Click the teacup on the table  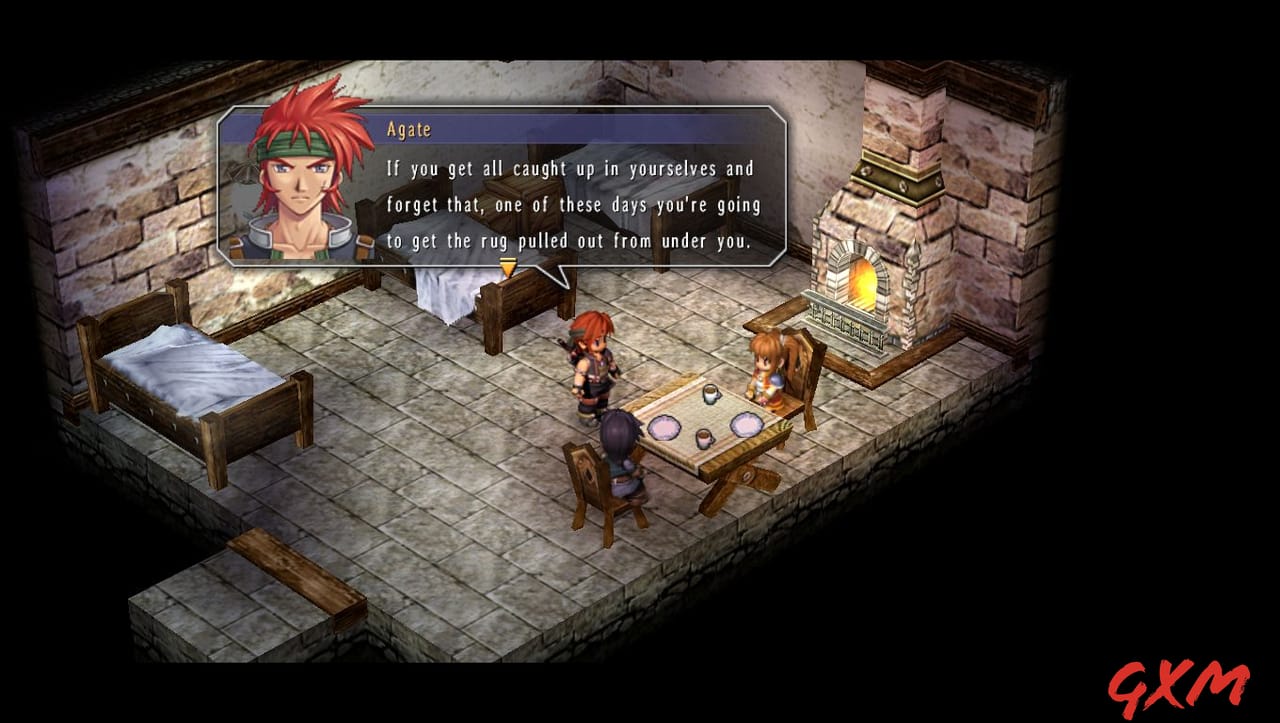[704, 438]
